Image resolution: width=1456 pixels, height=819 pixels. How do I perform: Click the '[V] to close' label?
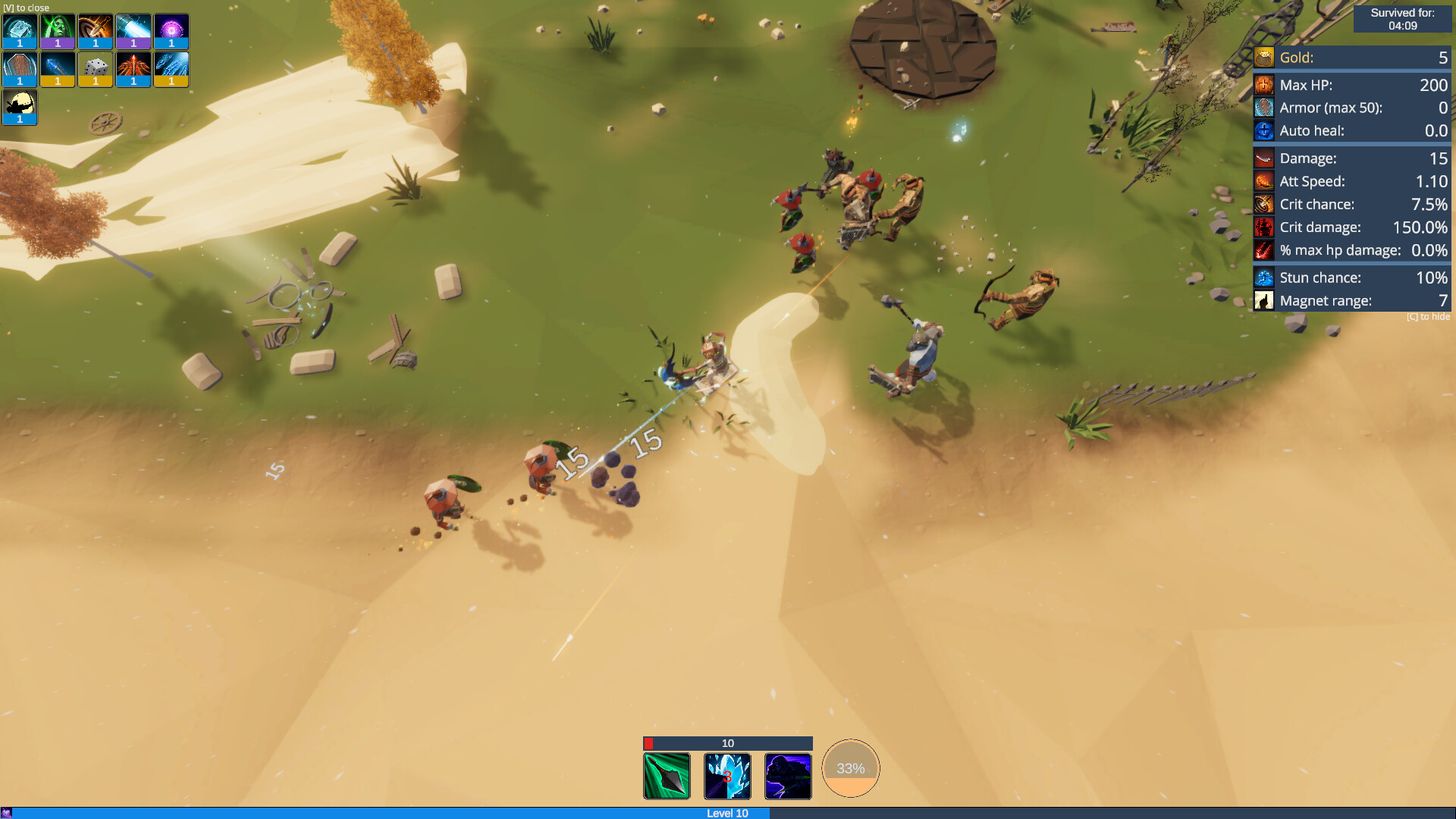pos(25,8)
